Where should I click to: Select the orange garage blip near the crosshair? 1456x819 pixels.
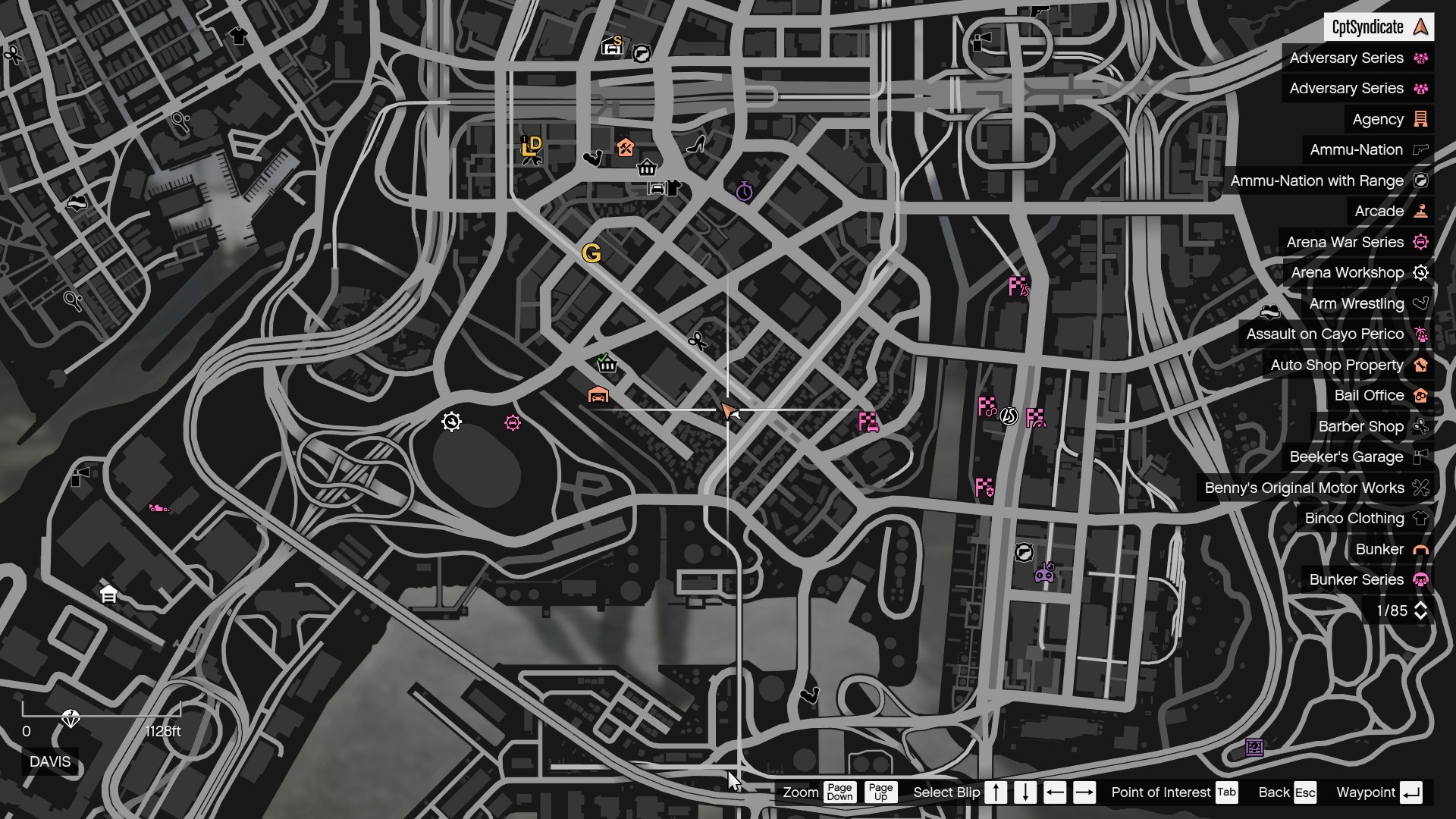click(599, 395)
